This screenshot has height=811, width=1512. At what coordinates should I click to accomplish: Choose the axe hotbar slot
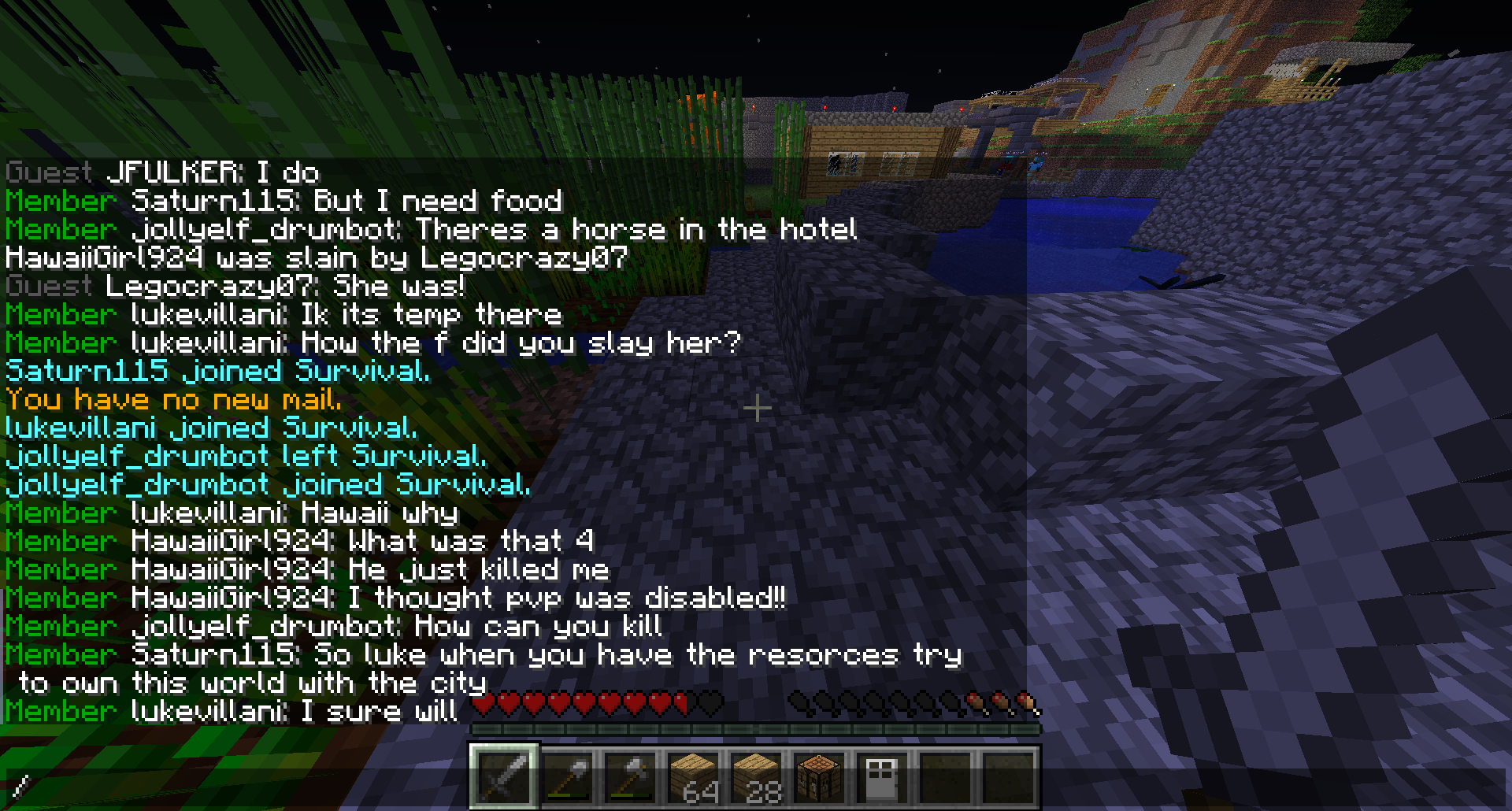pyautogui.click(x=630, y=776)
